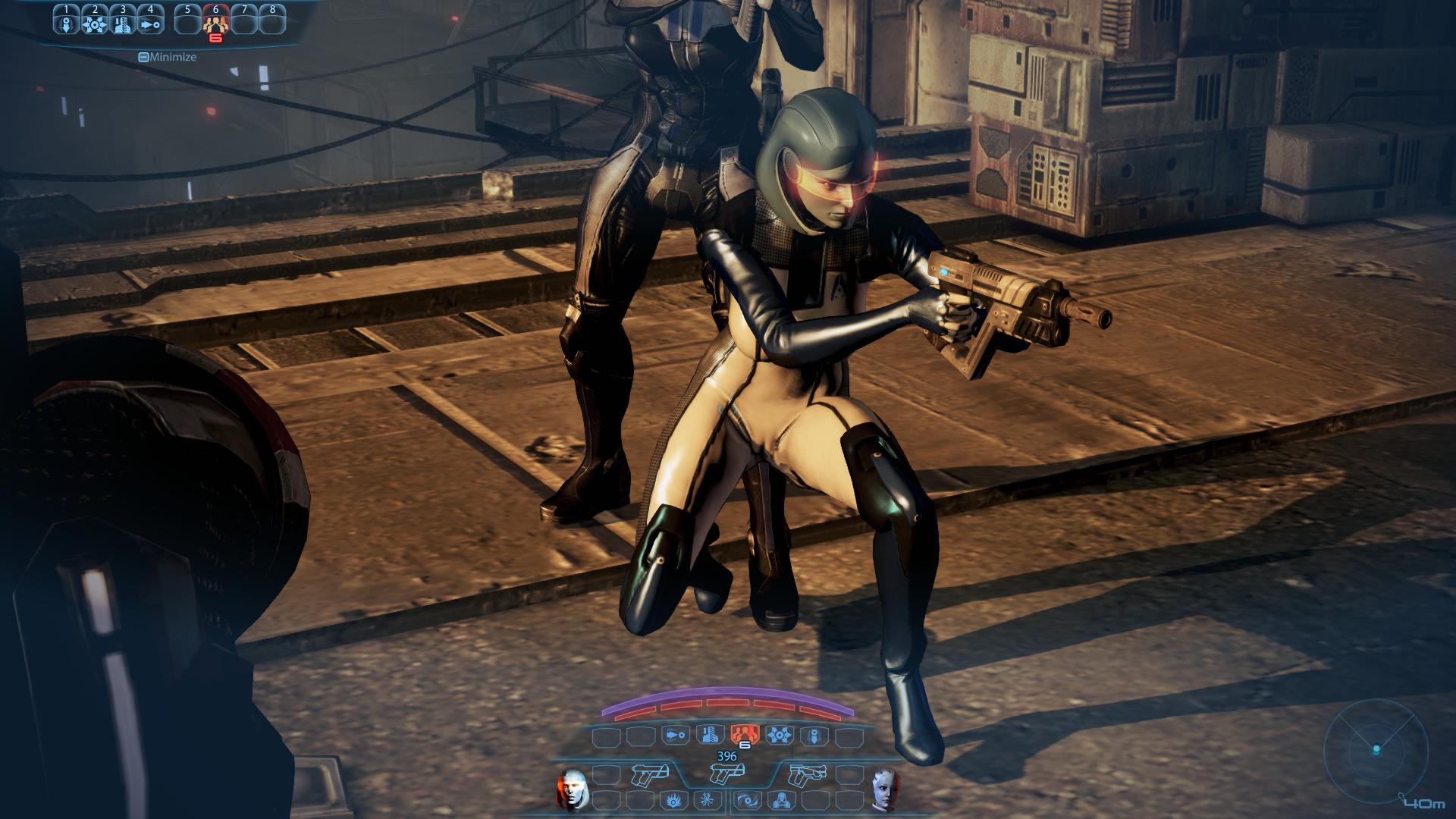Choose the submachine gun icon near Liara's portrait
This screenshot has width=1456, height=819.
tap(806, 774)
